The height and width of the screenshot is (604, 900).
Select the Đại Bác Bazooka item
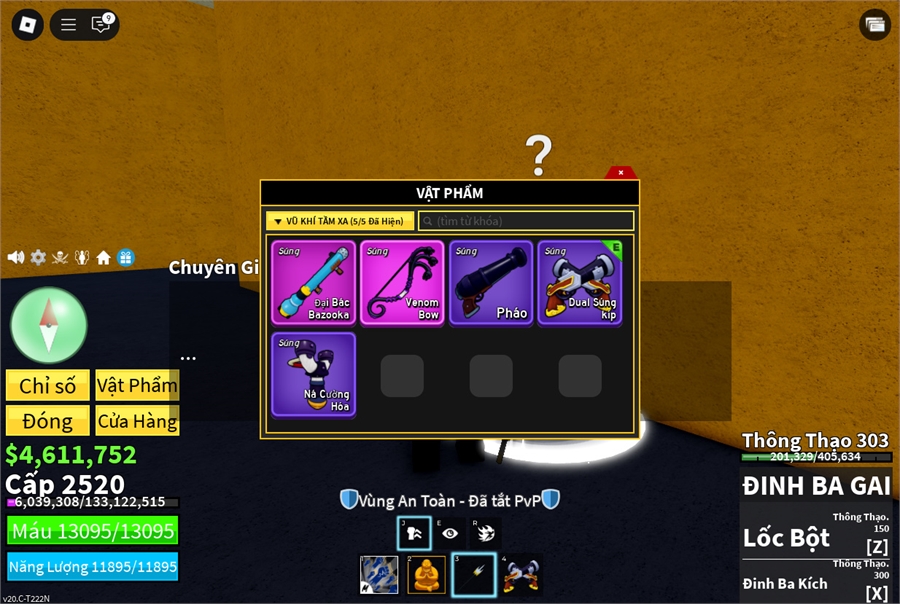point(313,282)
